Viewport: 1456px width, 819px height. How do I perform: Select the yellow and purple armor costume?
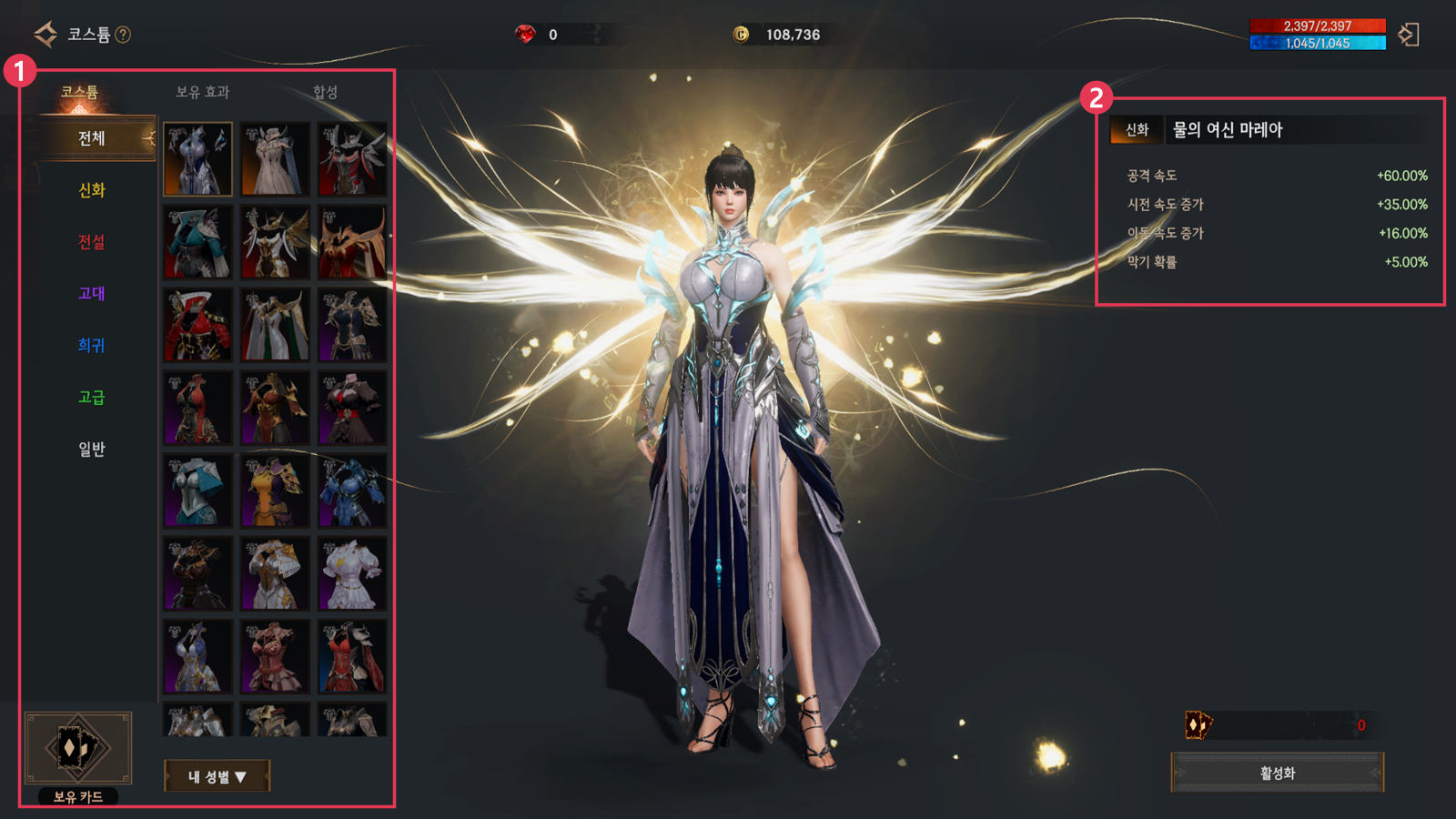click(x=275, y=491)
